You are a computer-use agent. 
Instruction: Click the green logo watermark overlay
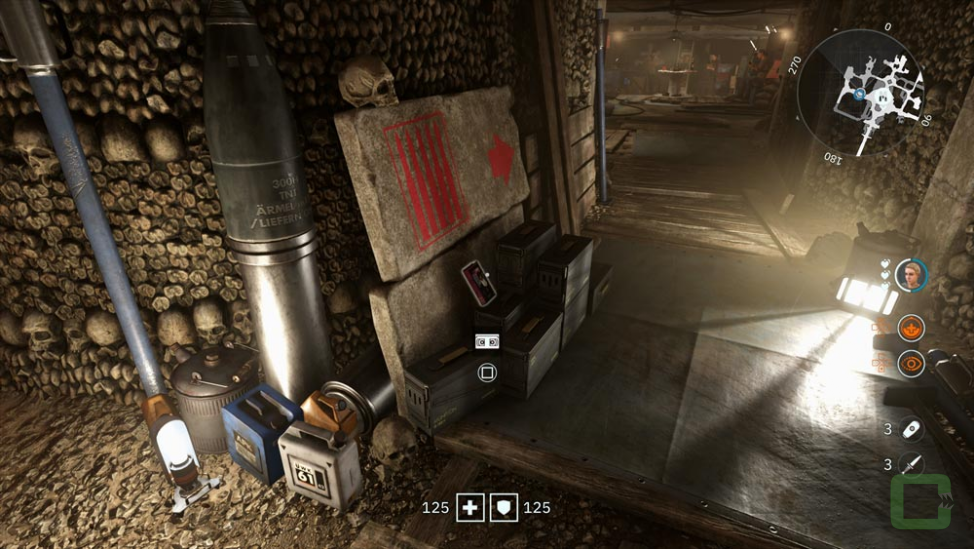tap(921, 502)
